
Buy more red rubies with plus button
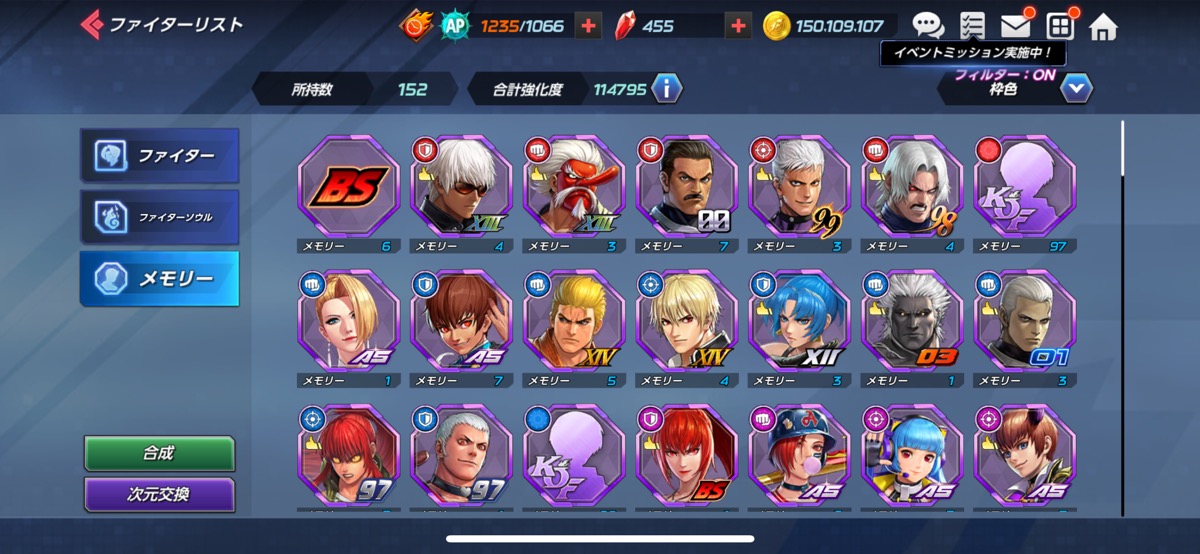(738, 26)
